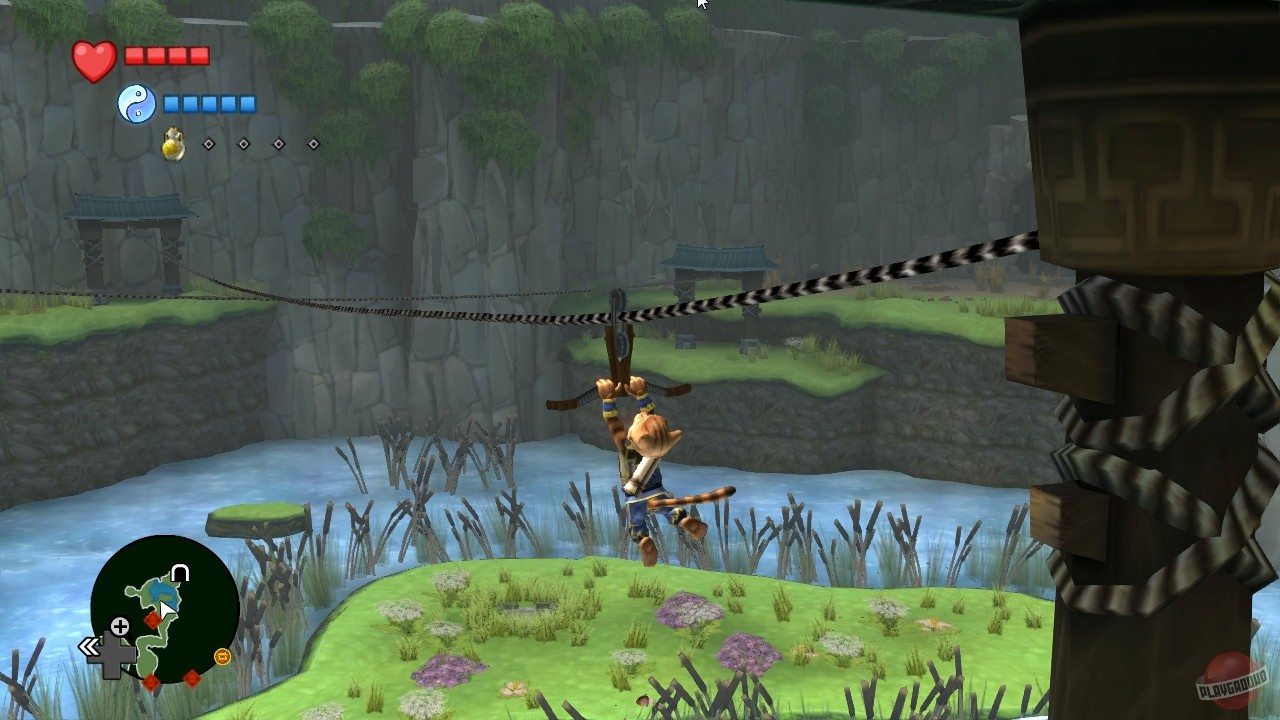Check the third diamond collectible slot
This screenshot has height=720, width=1280.
(279, 144)
